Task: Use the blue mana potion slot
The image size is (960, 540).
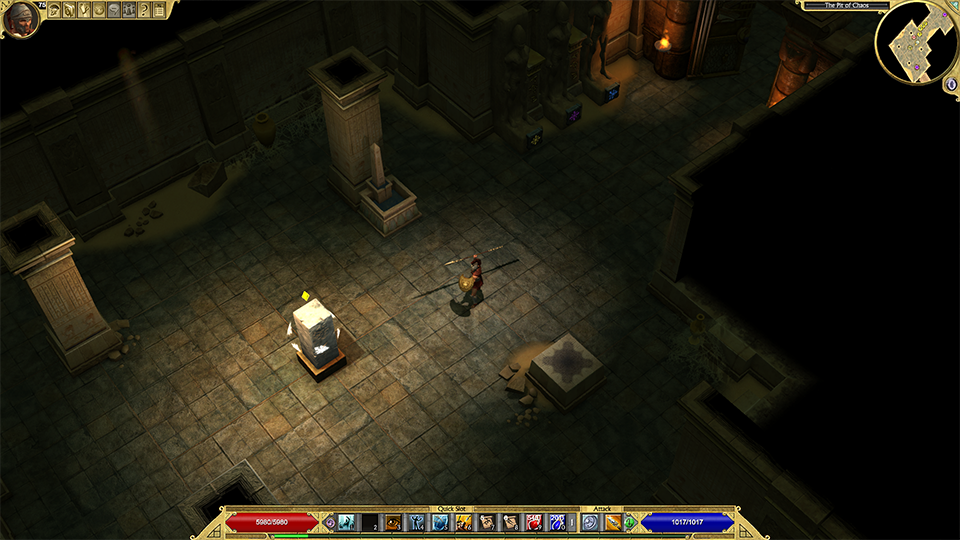Action: coord(557,522)
